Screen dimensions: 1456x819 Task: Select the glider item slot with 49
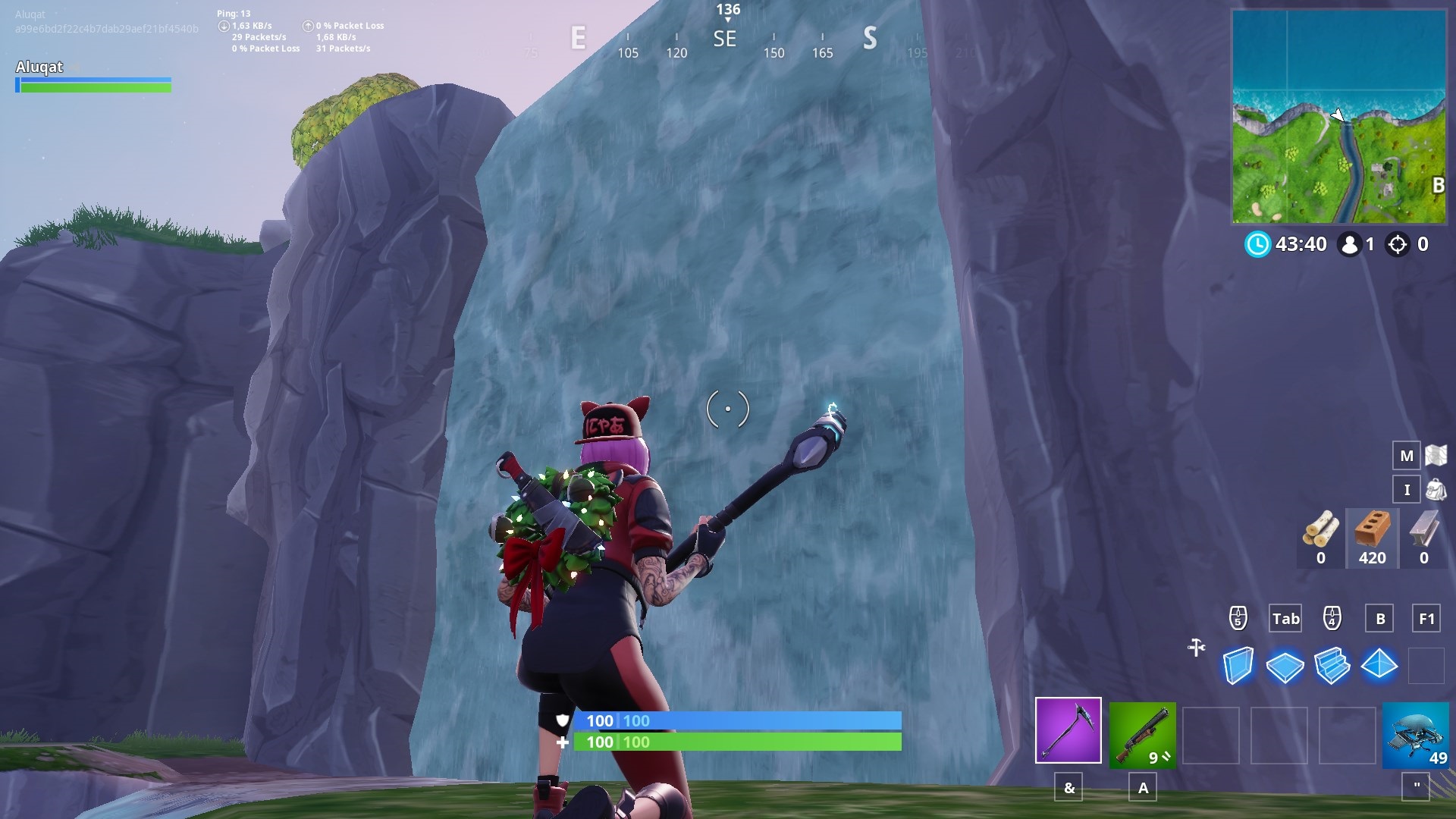coord(1415,735)
